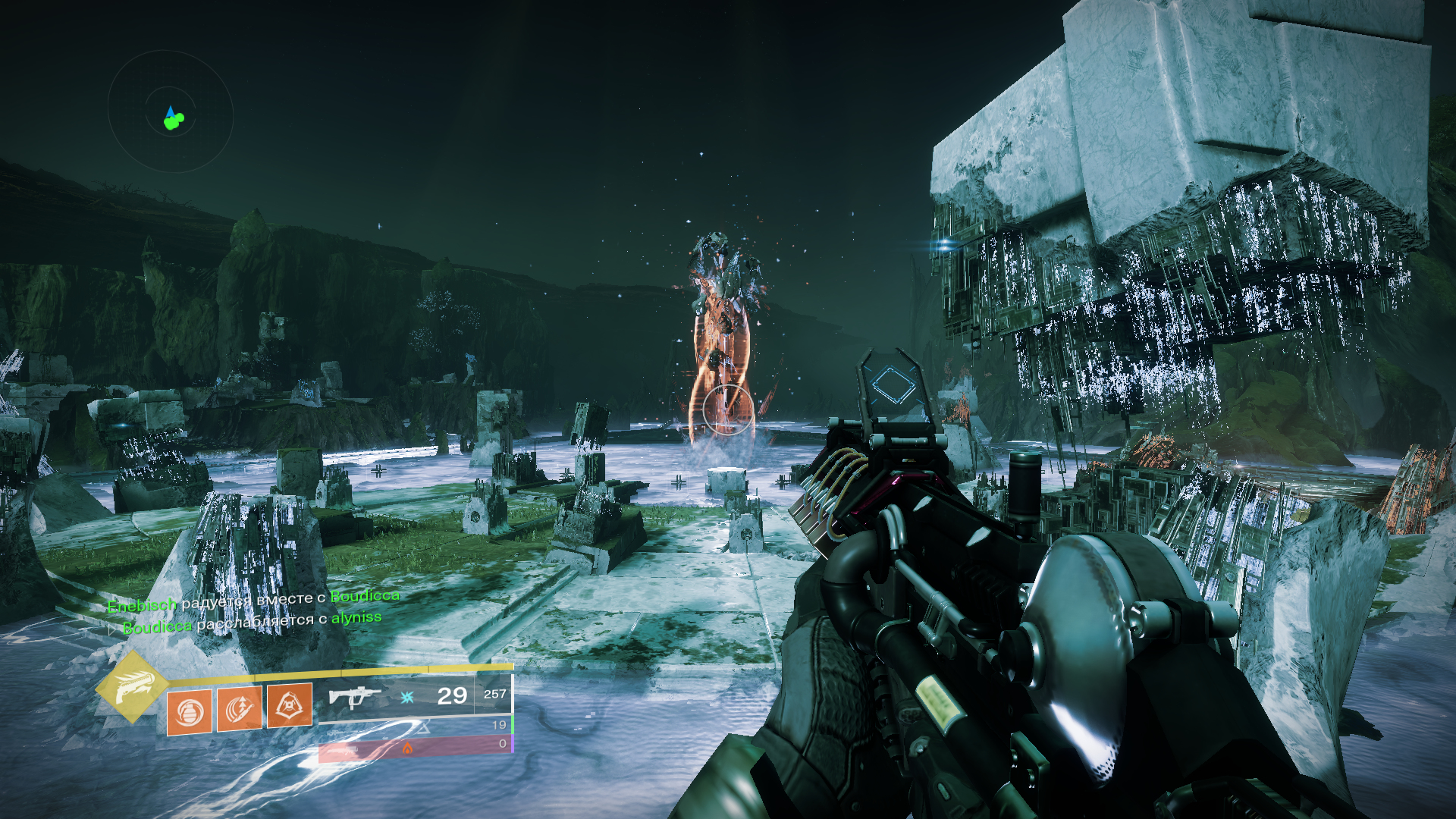The height and width of the screenshot is (819, 1456).
Task: Select player name alyniss in chat feed
Action: coord(356,617)
